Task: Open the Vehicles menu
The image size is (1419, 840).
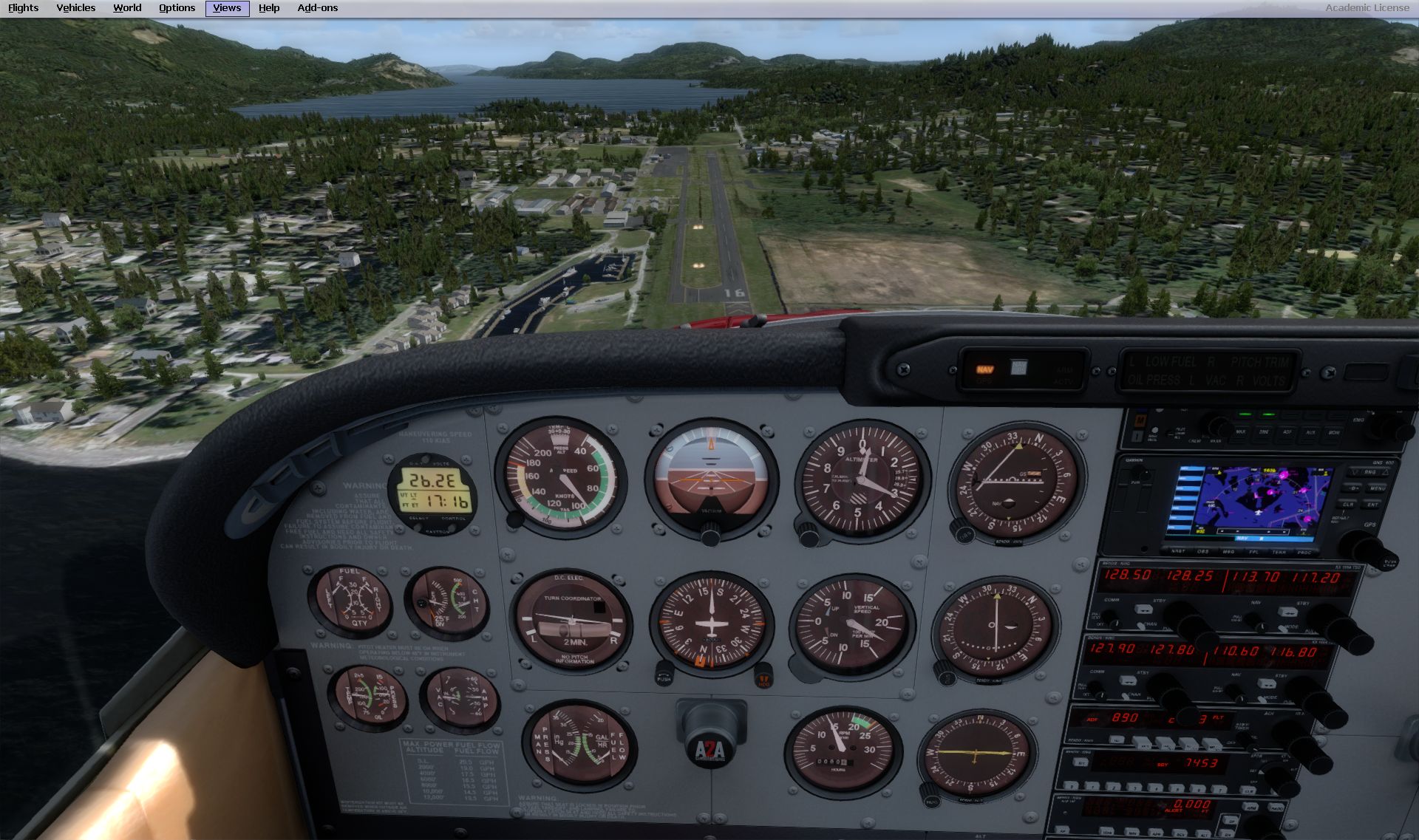Action: tap(75, 8)
